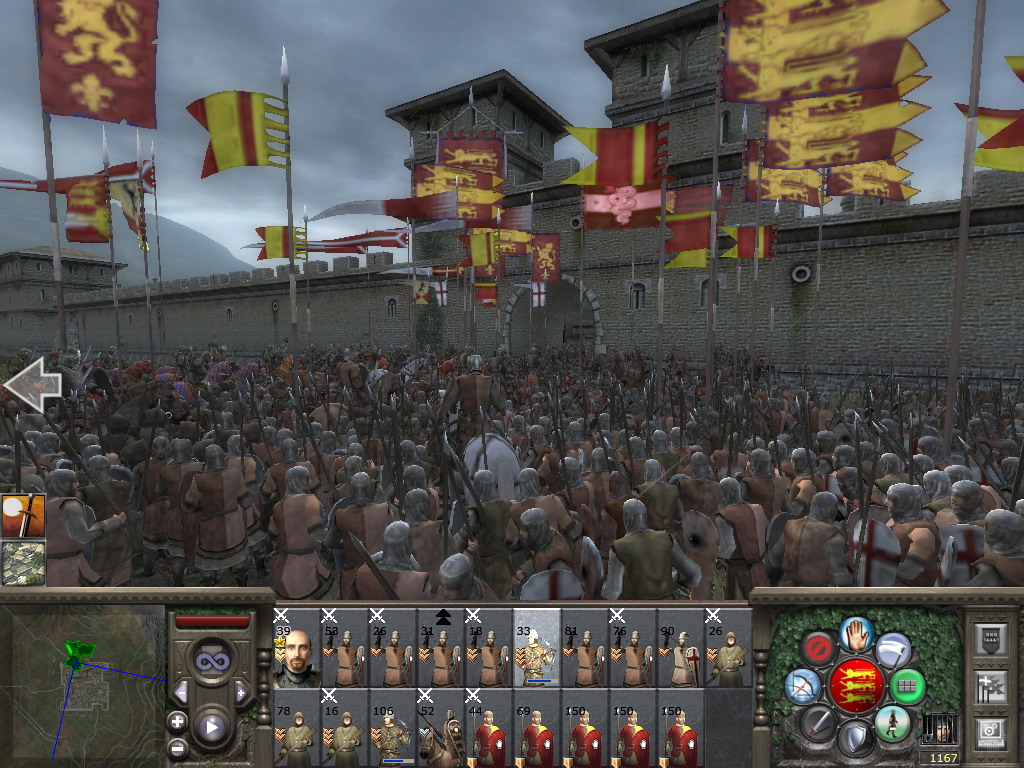Toggle run mode with the running man icon
The image size is (1024, 768).
[892, 723]
